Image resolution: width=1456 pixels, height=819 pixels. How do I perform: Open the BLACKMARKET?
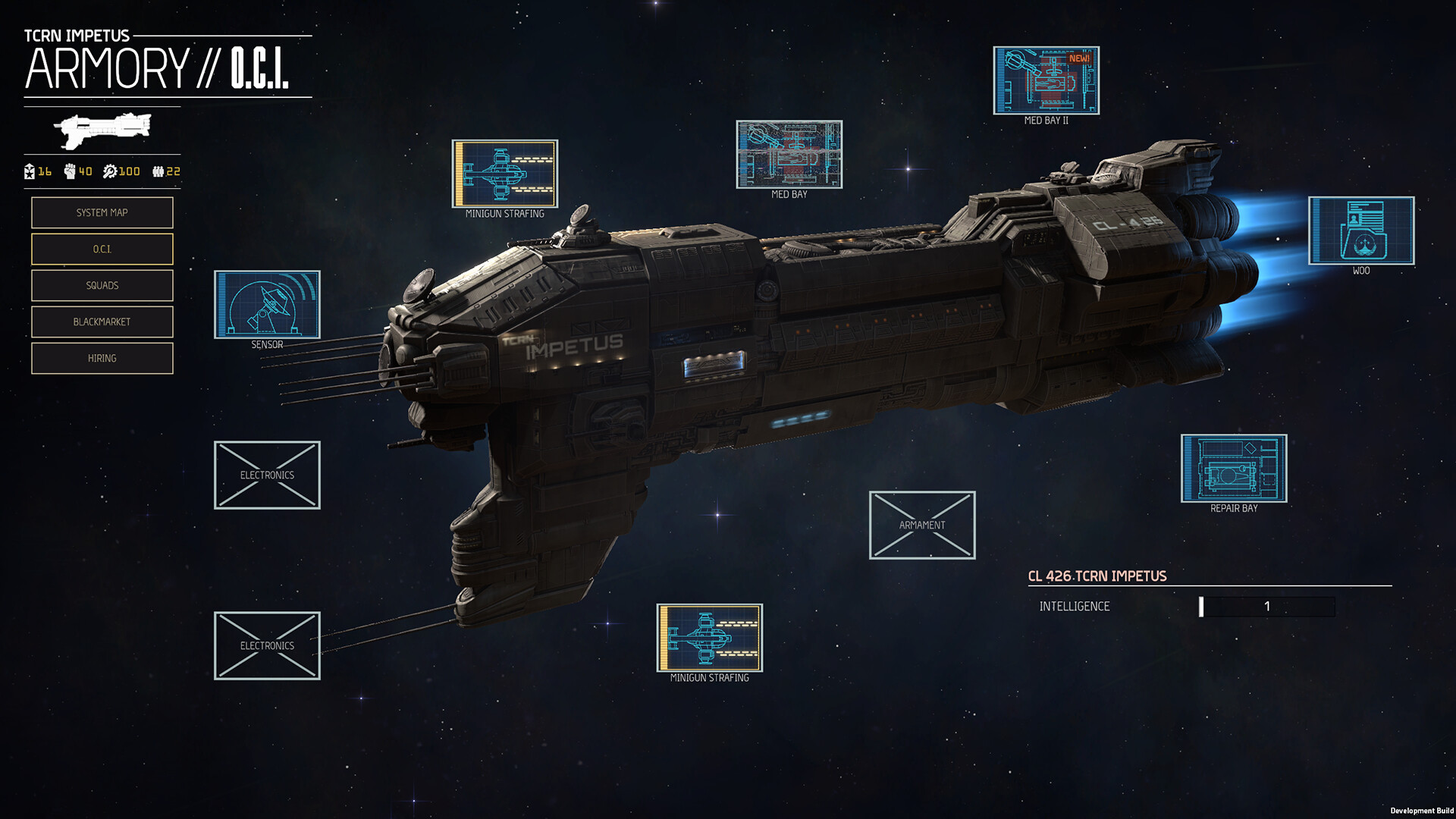coord(102,322)
